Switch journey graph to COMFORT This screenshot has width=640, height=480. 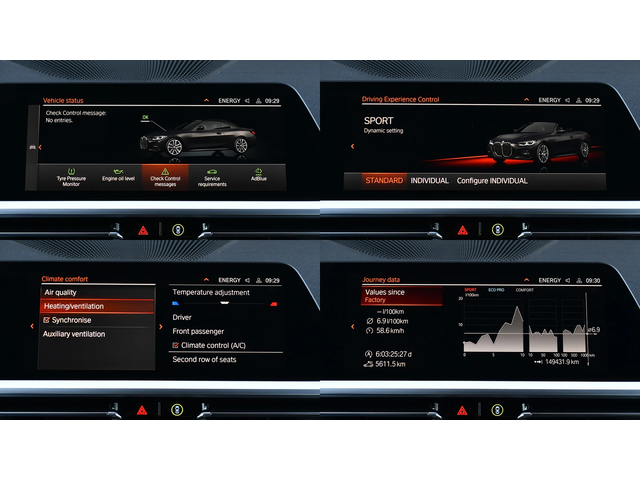[525, 290]
